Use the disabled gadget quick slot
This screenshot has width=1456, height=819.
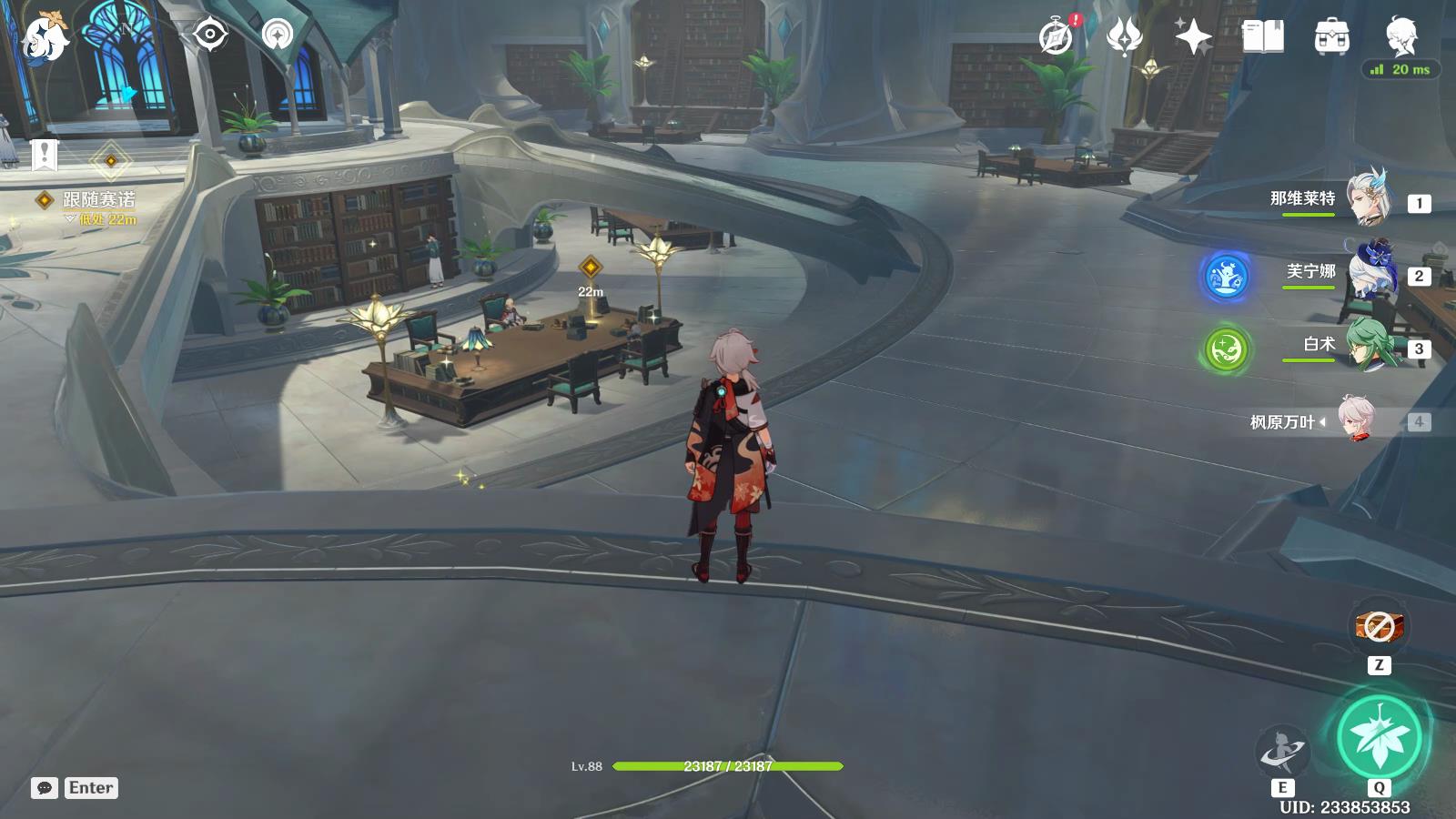(1379, 626)
